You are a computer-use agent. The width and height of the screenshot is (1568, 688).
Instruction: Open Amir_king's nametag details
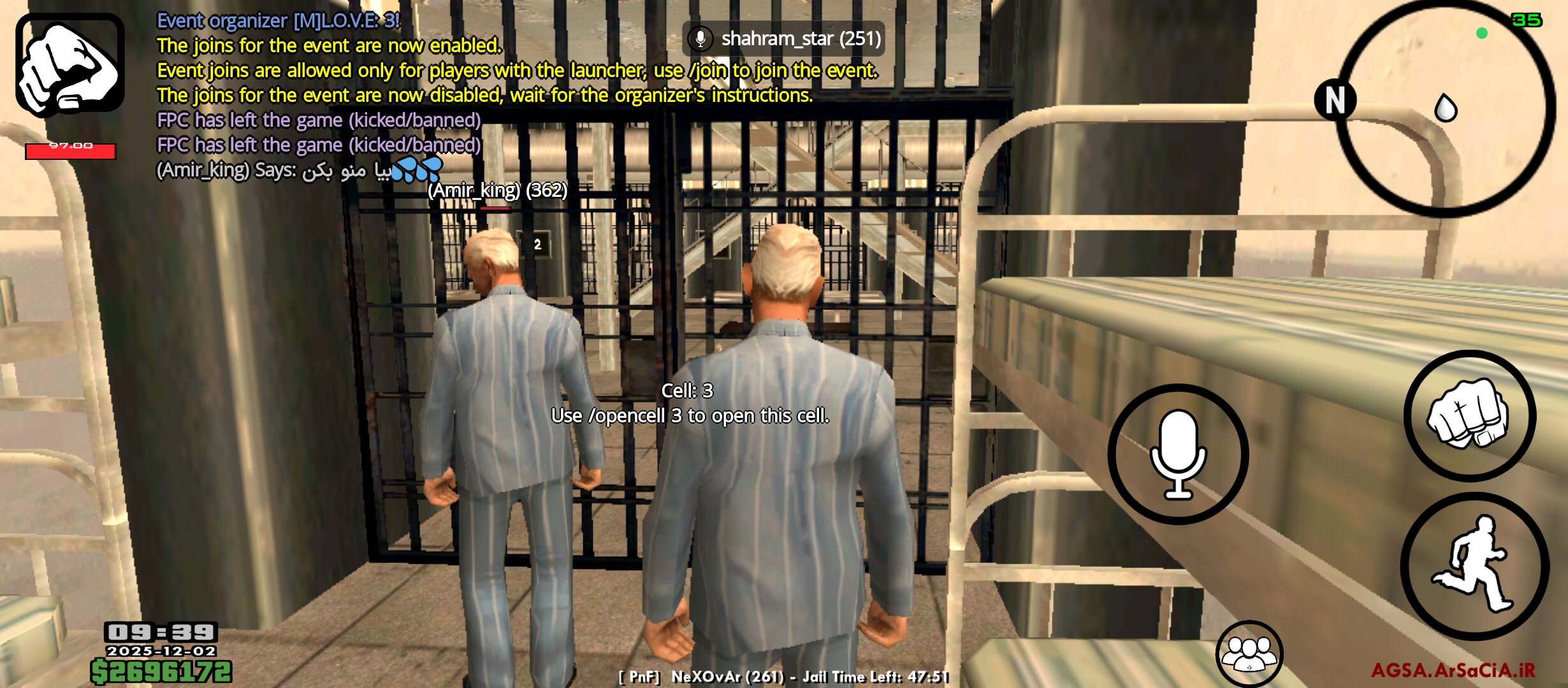(497, 190)
